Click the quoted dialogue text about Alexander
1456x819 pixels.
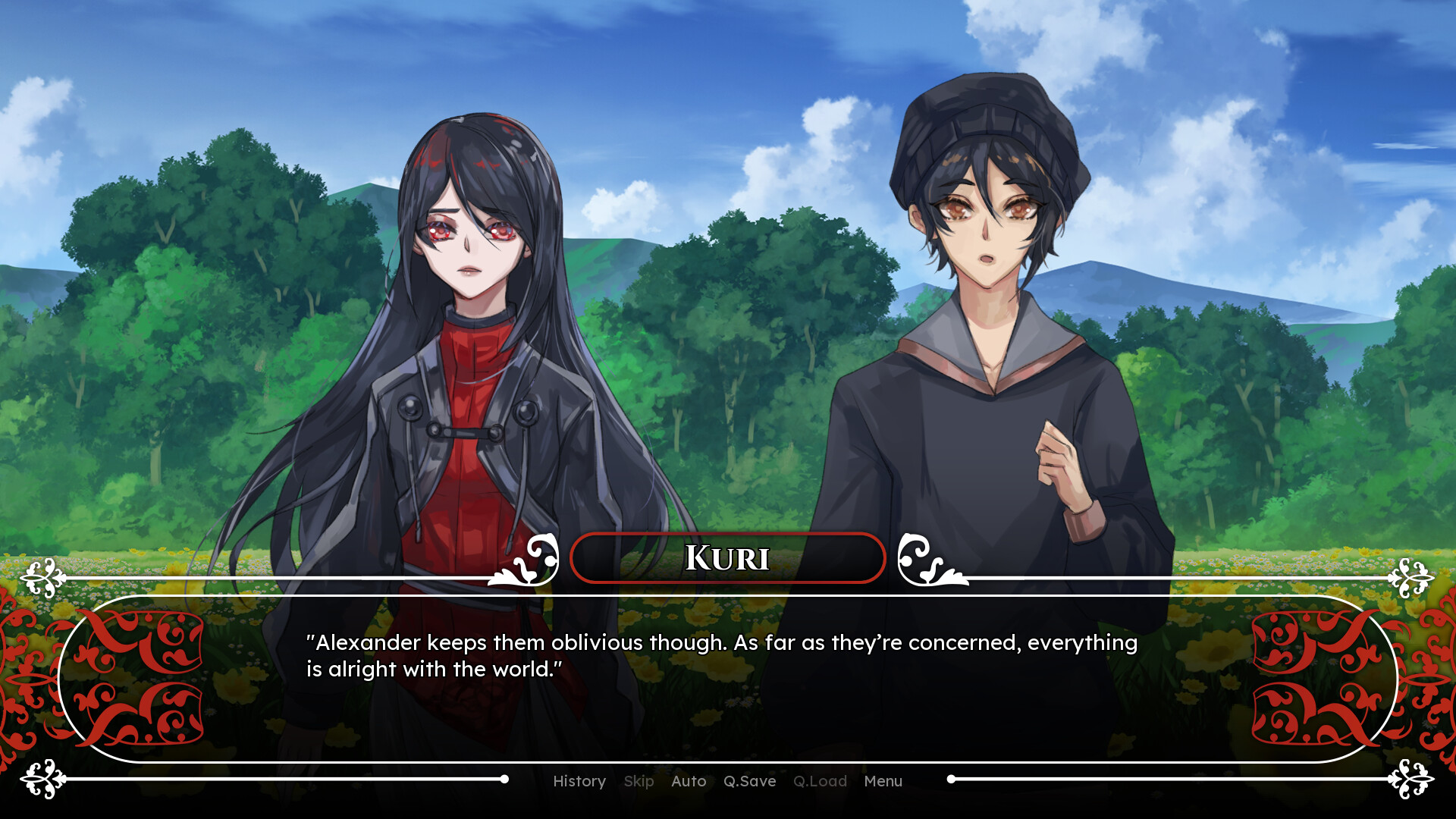tap(720, 655)
